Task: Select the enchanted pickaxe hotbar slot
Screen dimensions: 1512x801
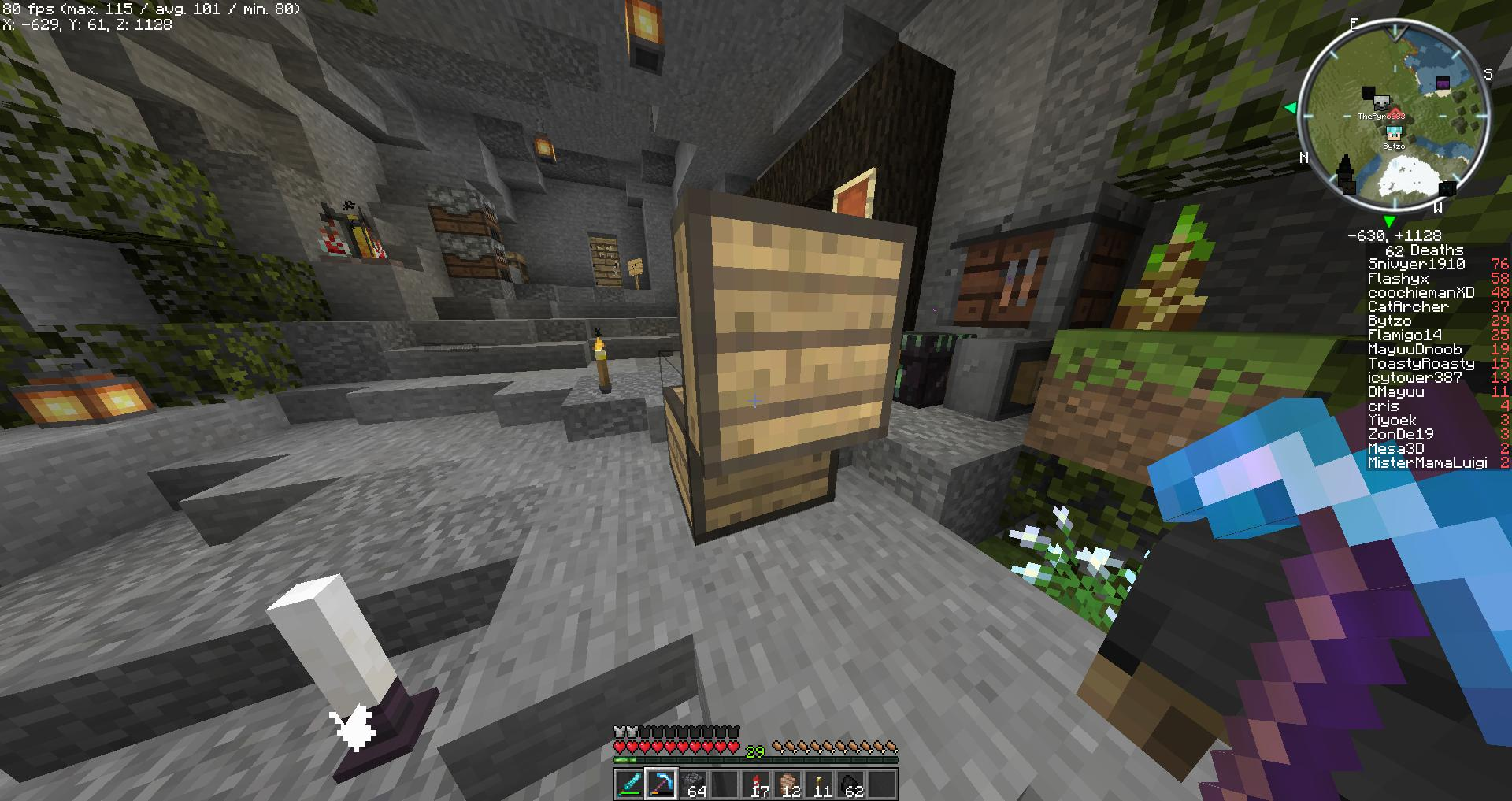Action: (661, 784)
